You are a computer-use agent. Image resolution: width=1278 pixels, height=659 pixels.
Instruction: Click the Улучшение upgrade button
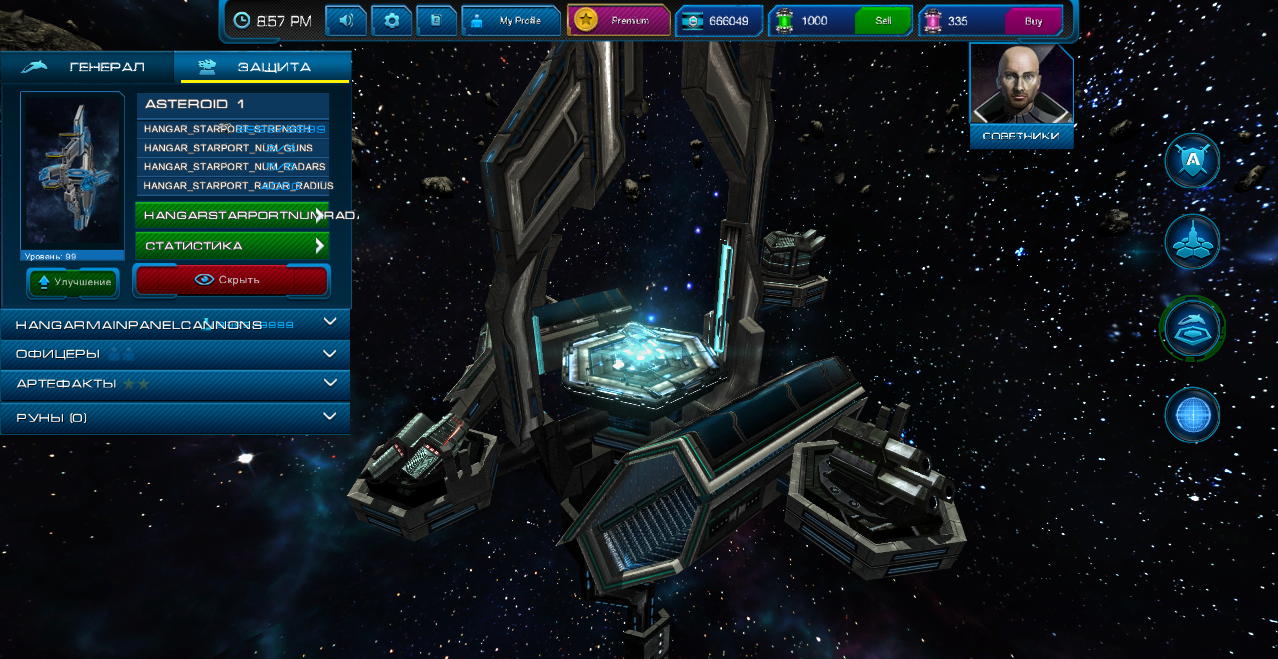coord(73,282)
